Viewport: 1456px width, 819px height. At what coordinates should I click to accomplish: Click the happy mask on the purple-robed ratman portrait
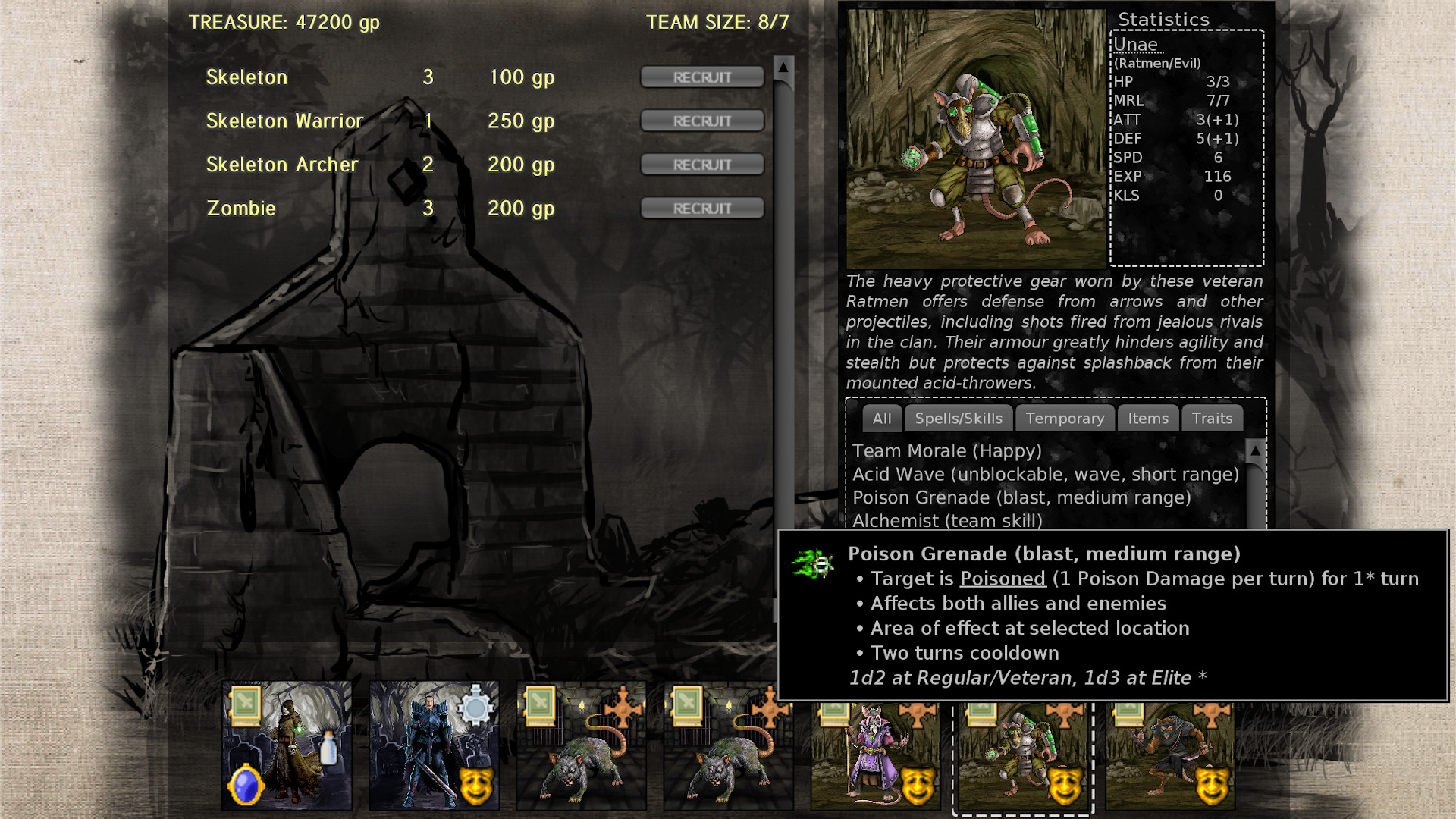(918, 787)
